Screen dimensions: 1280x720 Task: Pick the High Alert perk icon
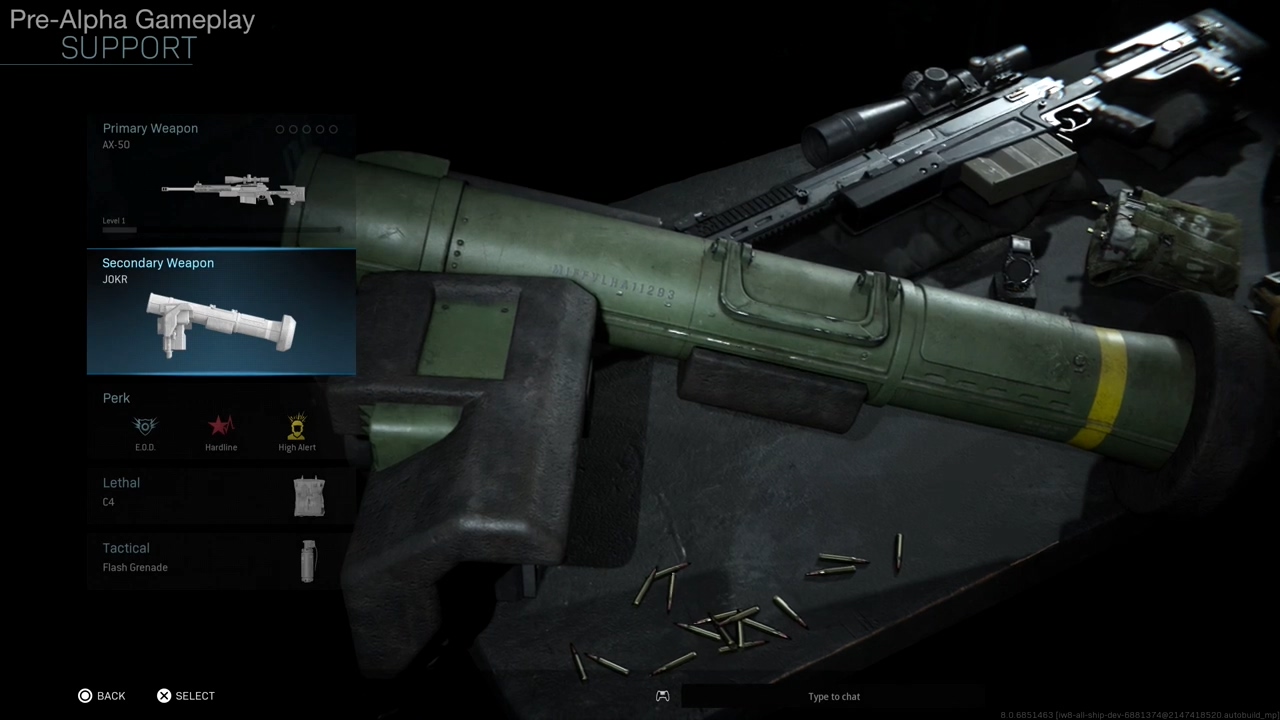coord(297,428)
